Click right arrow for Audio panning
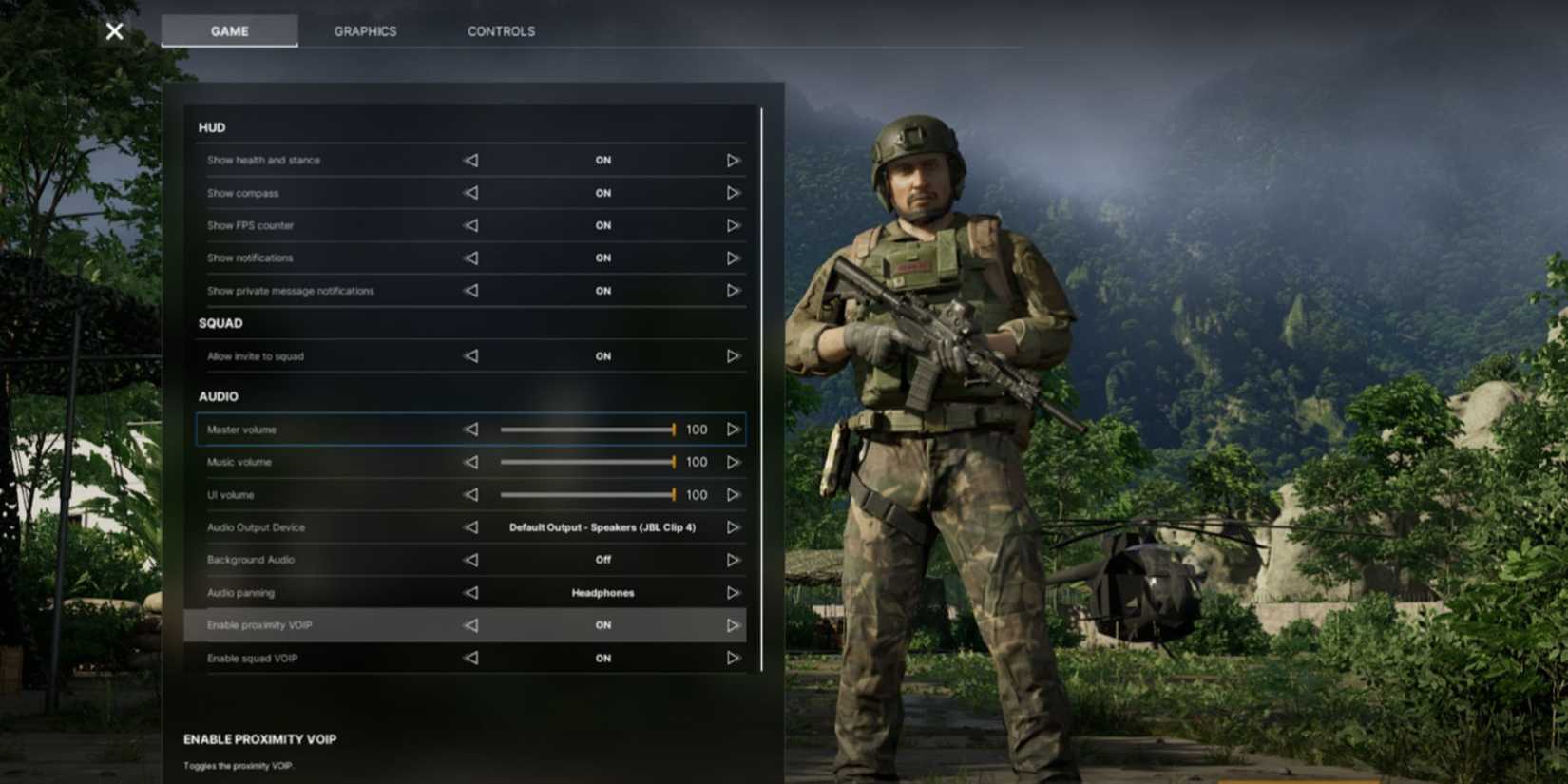 click(733, 592)
